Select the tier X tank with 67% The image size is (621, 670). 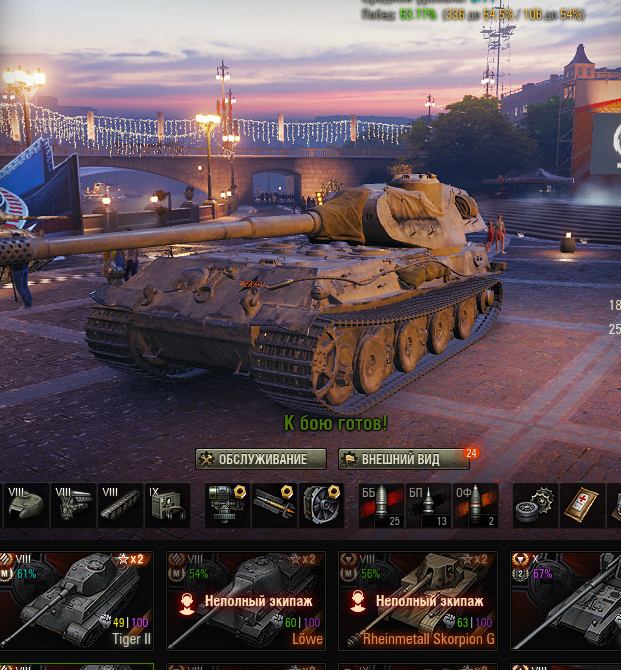click(x=566, y=600)
